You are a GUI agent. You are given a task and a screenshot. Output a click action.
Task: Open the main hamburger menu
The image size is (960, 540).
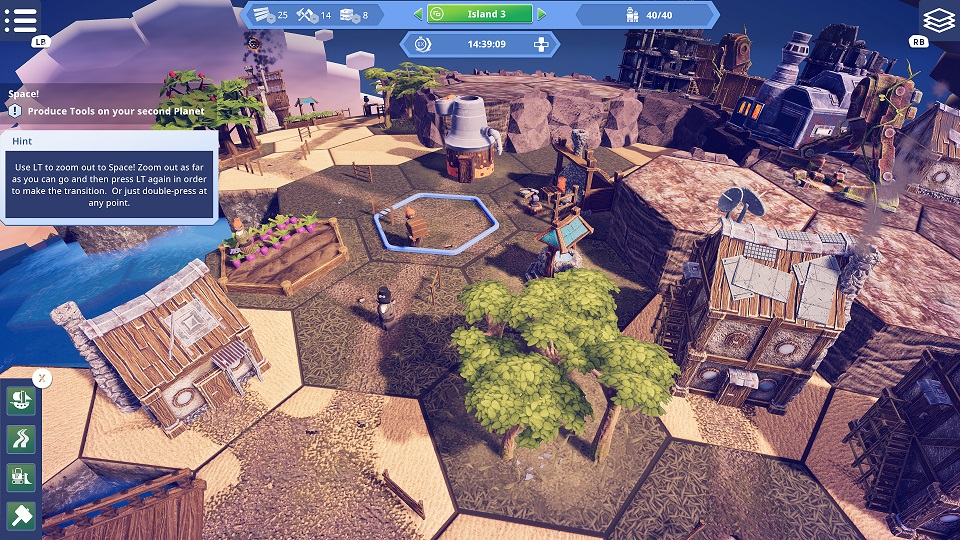pos(21,20)
